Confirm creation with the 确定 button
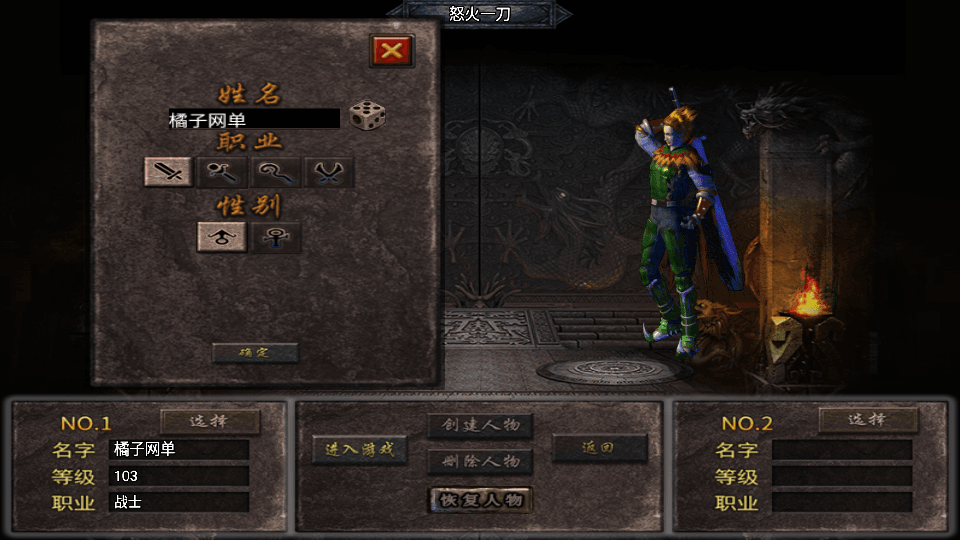Viewport: 960px width, 540px height. [255, 352]
